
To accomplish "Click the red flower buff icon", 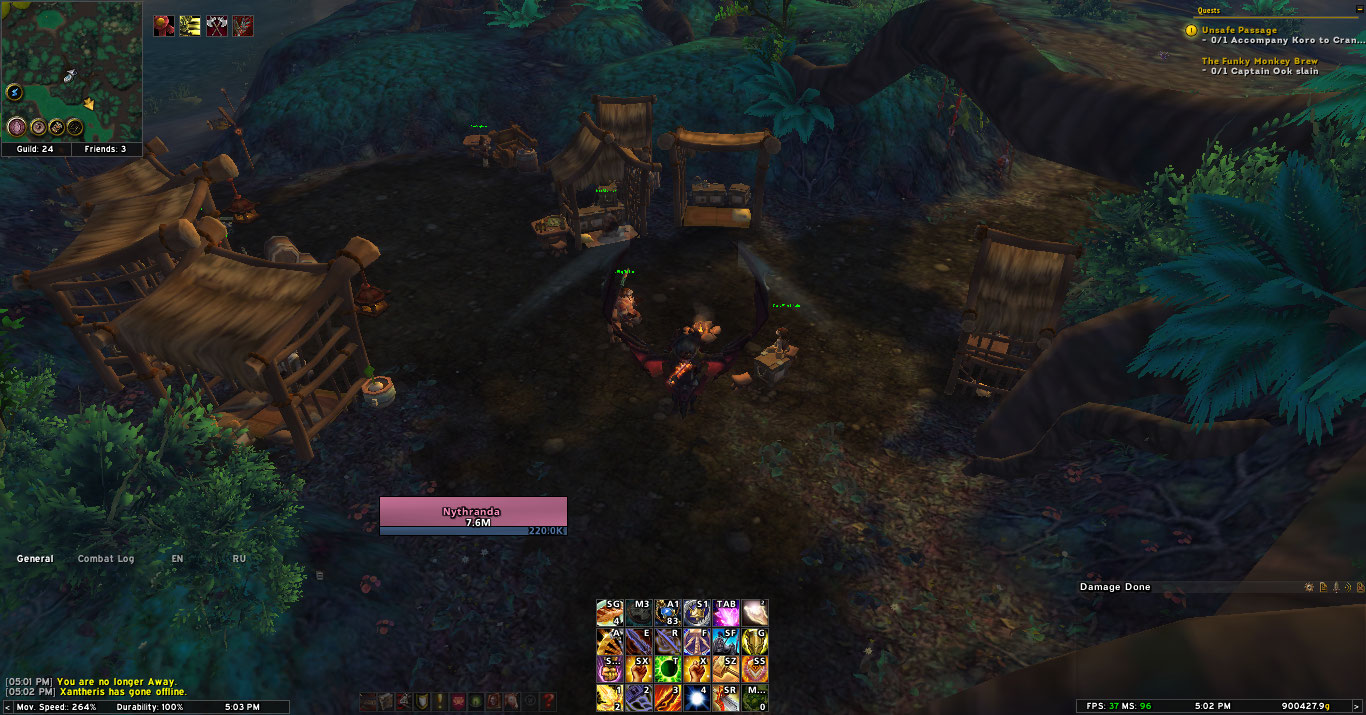I will pyautogui.click(x=164, y=26).
